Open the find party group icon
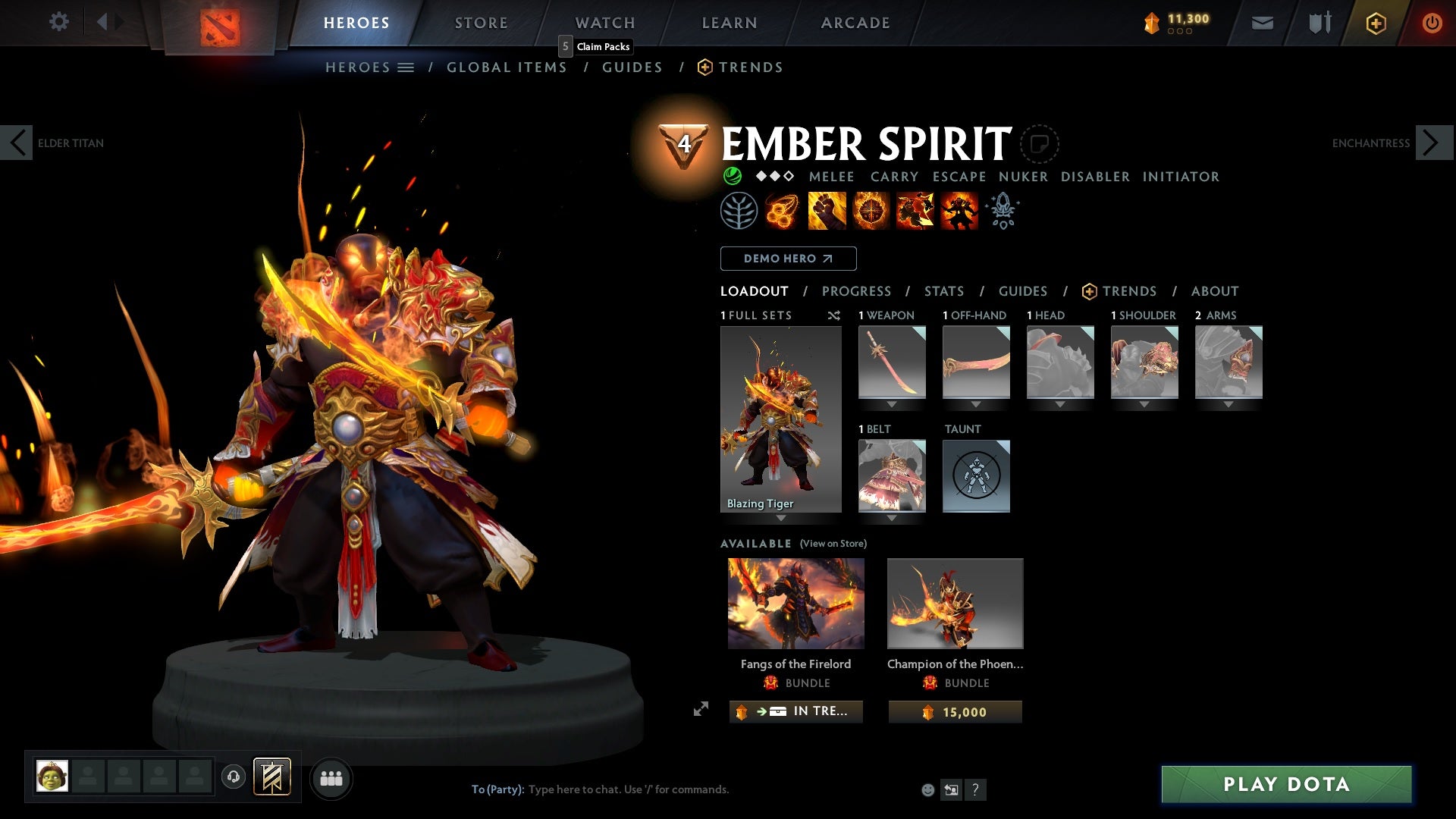 click(331, 777)
